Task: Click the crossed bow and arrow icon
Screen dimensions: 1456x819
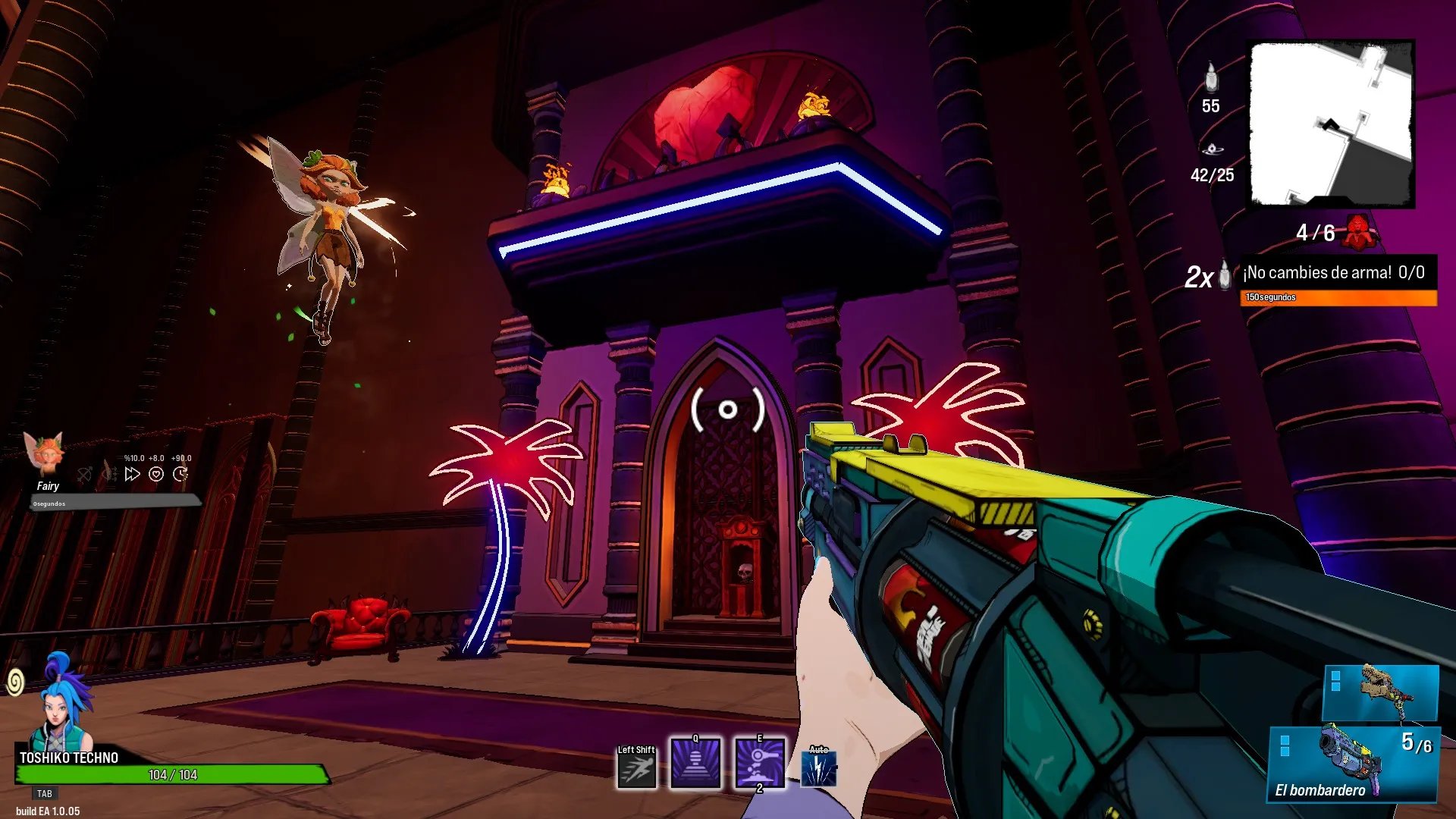Action: pos(85,475)
